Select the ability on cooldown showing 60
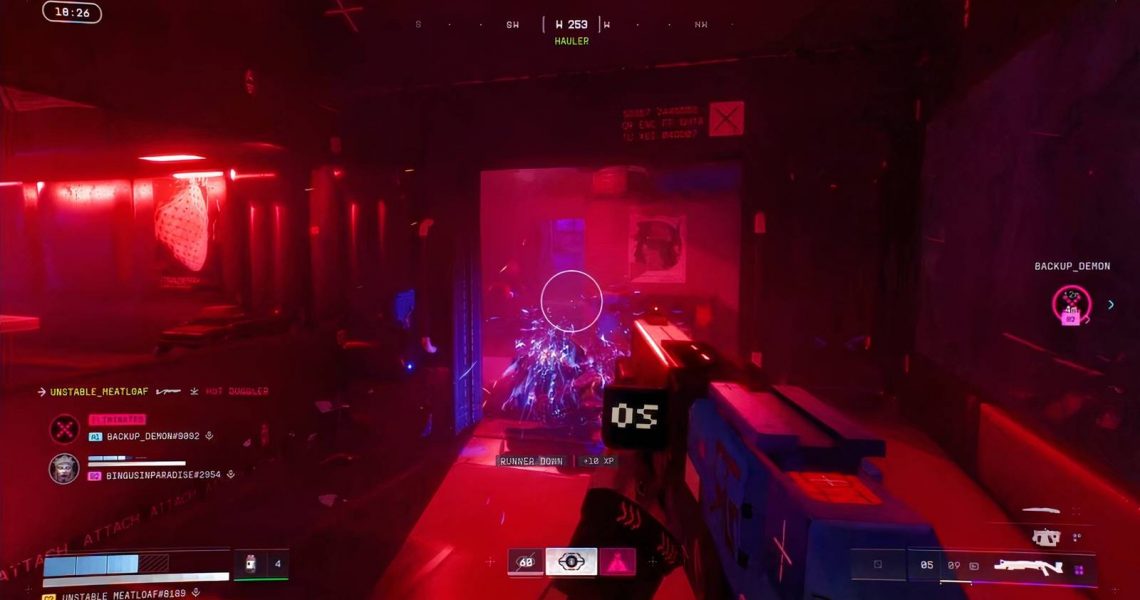1140x600 pixels. [526, 562]
